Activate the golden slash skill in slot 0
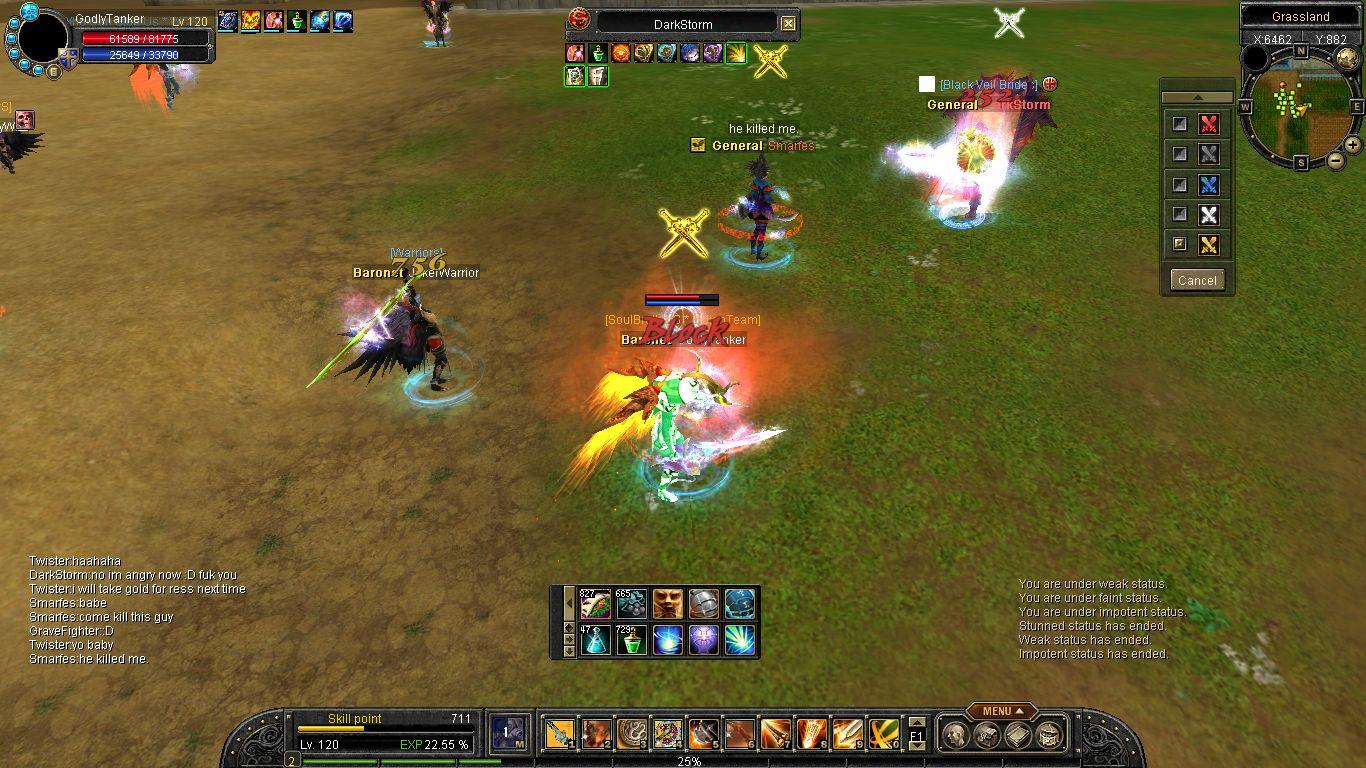This screenshot has height=768, width=1366. (x=883, y=735)
